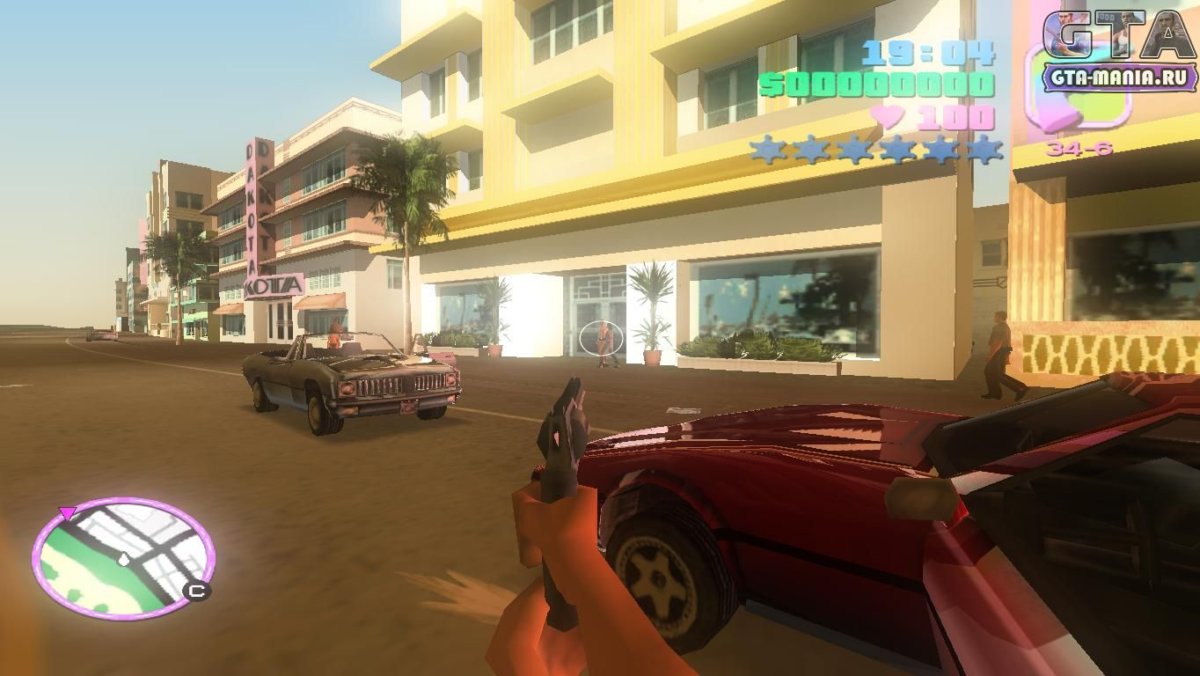Viewport: 1200px width, 676px height.
Task: Click the pink triangle marker on the radar
Action: pyautogui.click(x=68, y=513)
